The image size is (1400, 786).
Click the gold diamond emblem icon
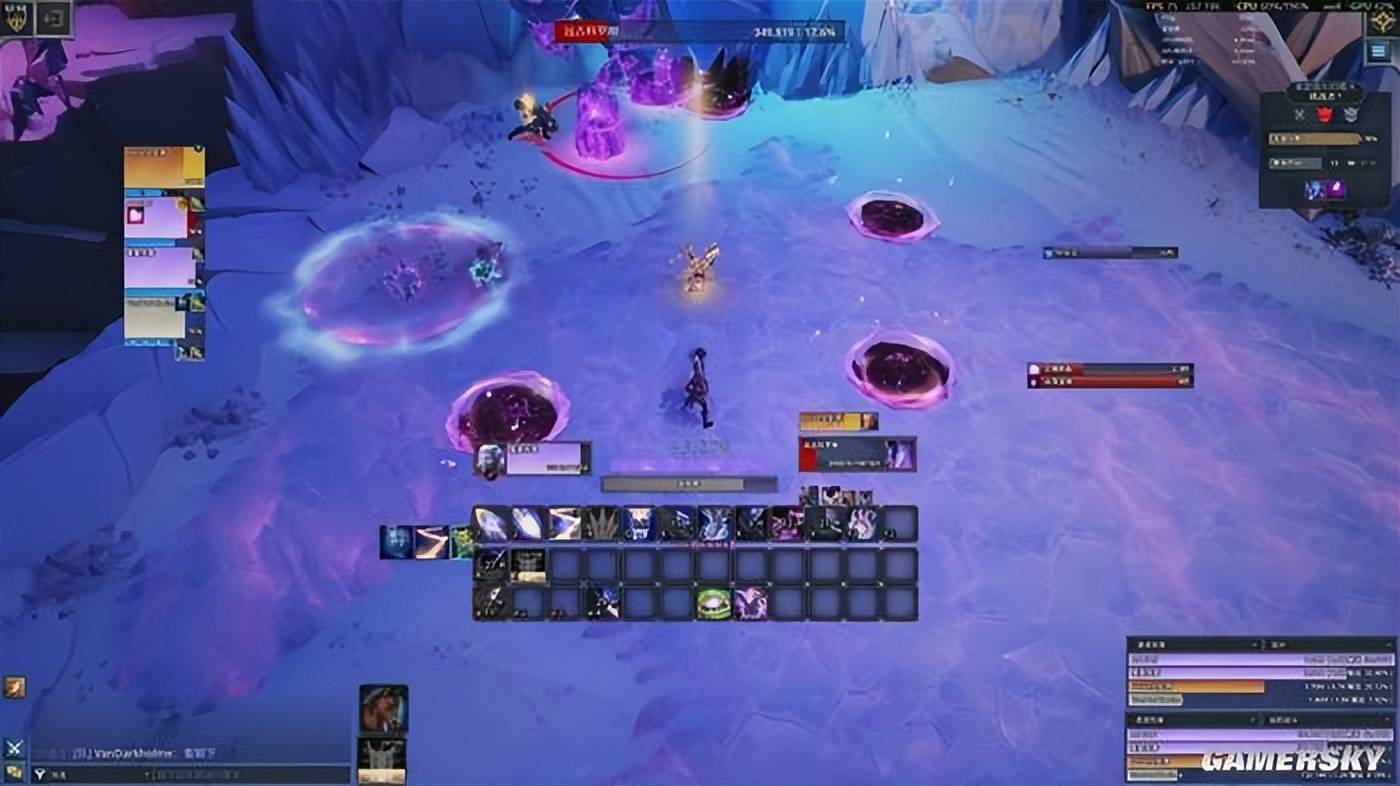tap(1383, 19)
